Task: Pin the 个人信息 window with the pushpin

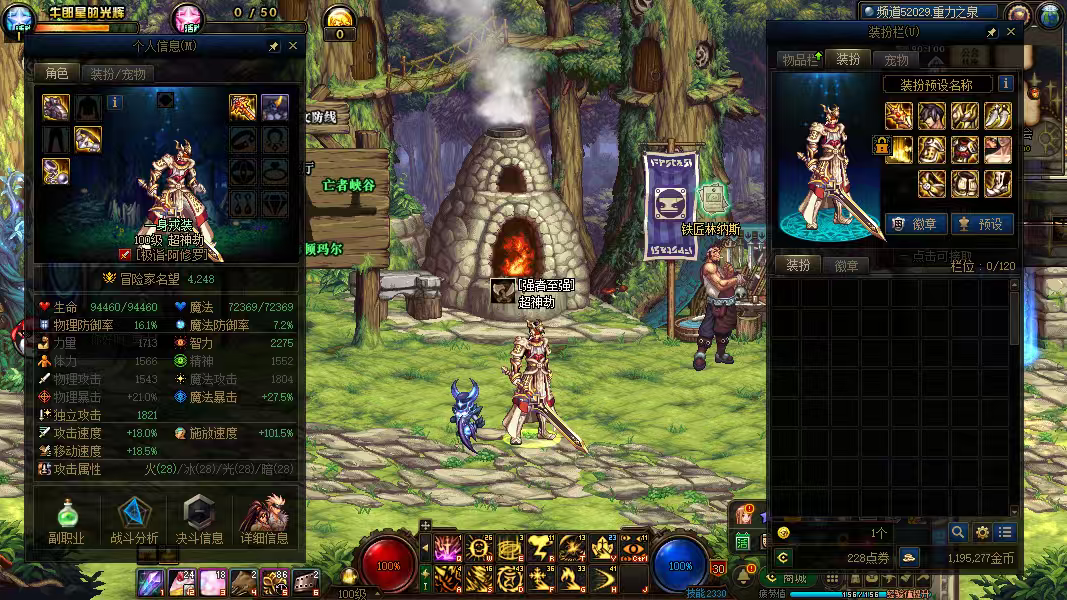Action: 274,46
